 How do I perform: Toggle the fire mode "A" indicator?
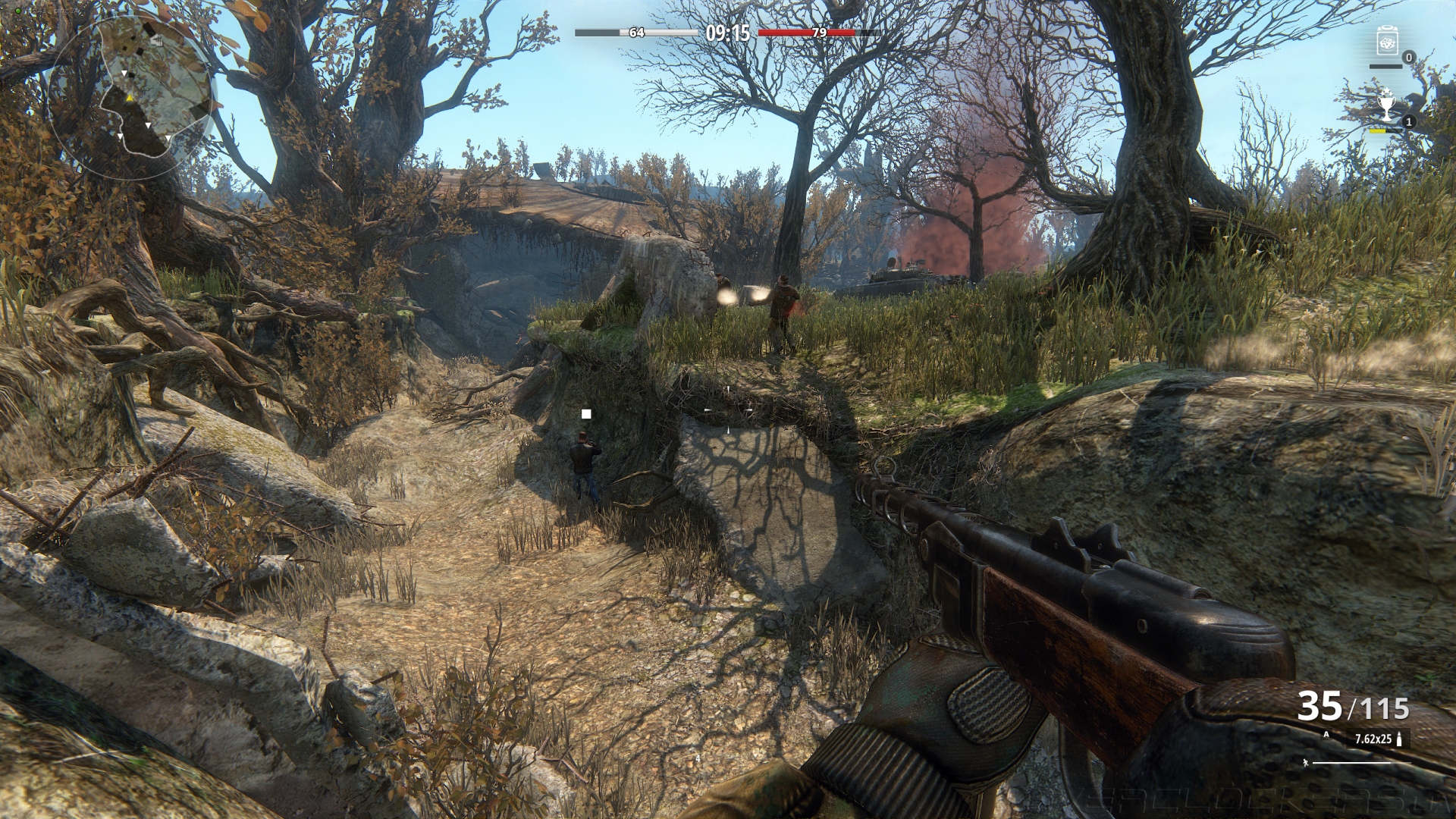pos(1326,734)
